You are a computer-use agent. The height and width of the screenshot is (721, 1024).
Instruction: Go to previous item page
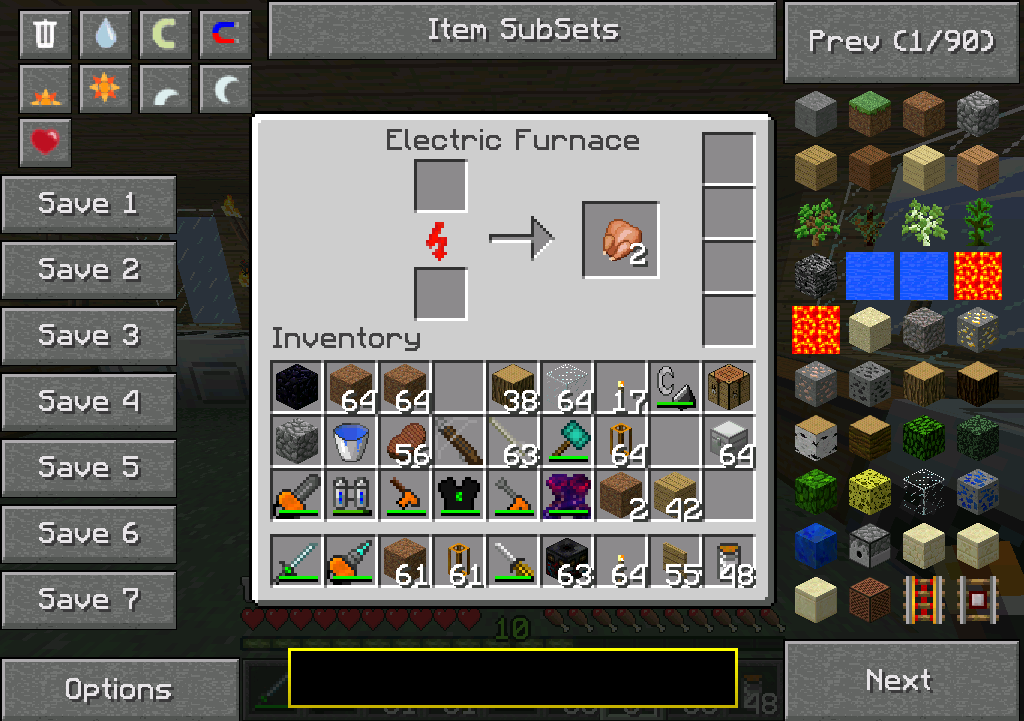click(x=902, y=42)
